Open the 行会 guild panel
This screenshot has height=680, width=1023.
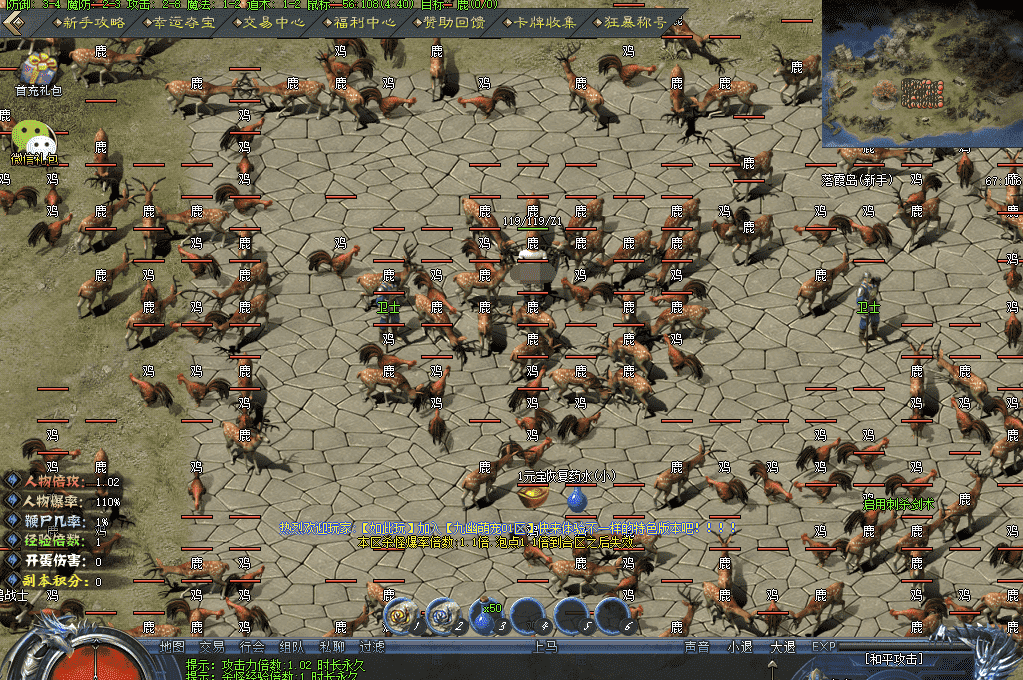(x=252, y=647)
